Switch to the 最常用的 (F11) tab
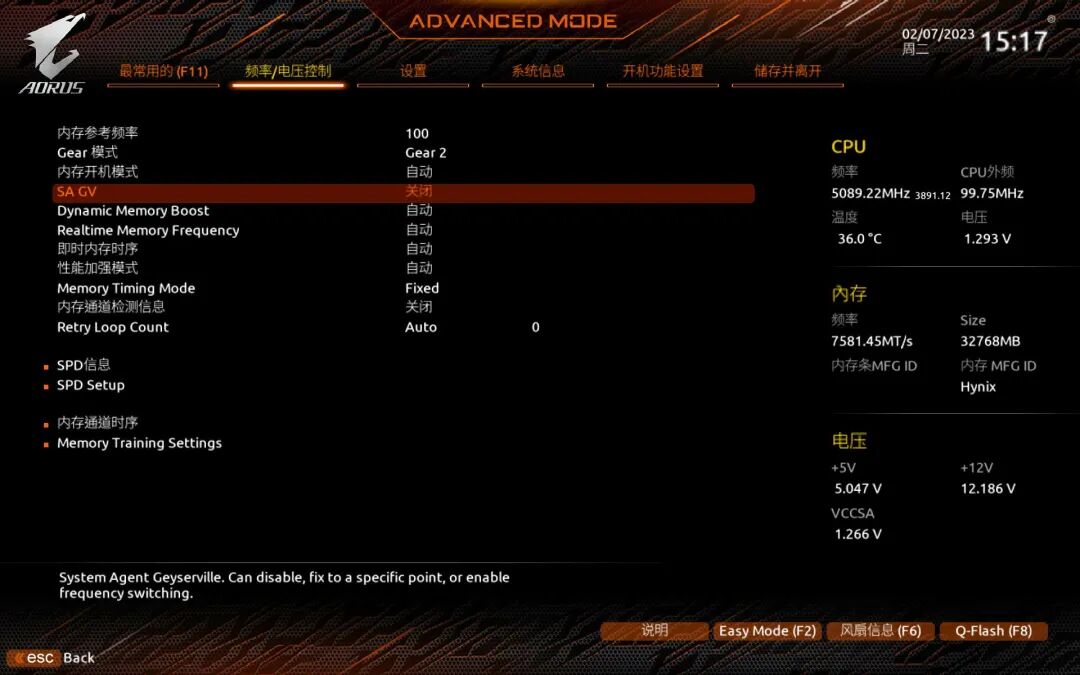 (163, 71)
